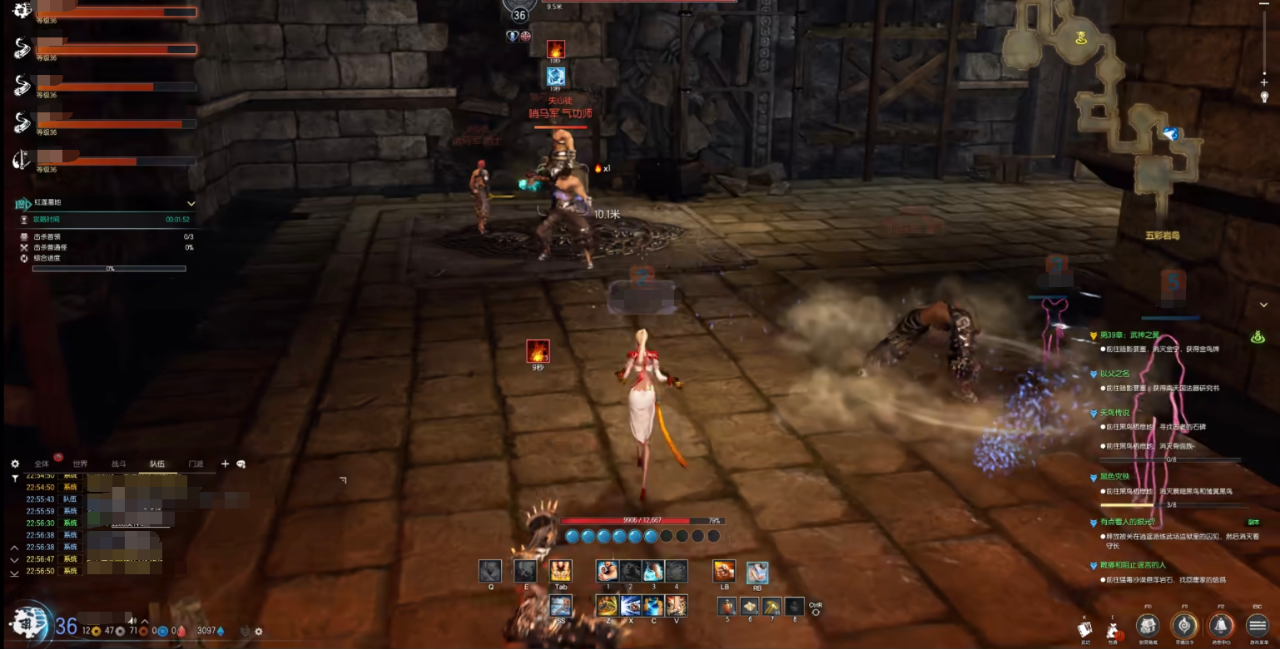Cast the fiery stomp skill on V
This screenshot has width=1280, height=649.
point(677,605)
